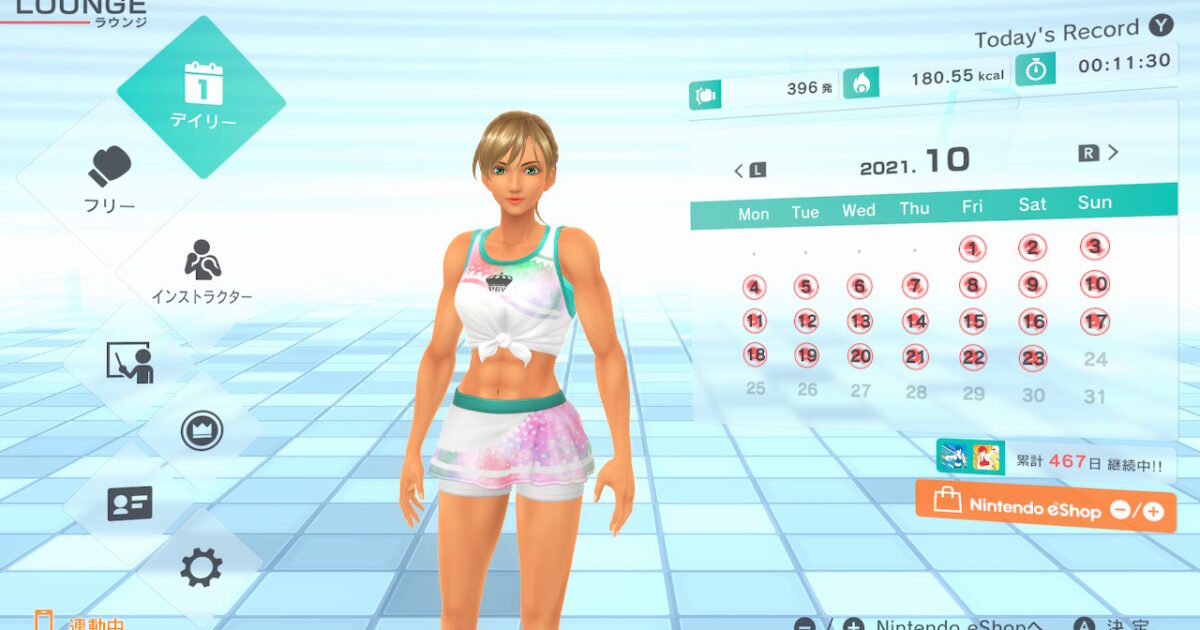Image resolution: width=1200 pixels, height=630 pixels.
Task: Select the デイリー daily workout tile
Action: tap(202, 97)
